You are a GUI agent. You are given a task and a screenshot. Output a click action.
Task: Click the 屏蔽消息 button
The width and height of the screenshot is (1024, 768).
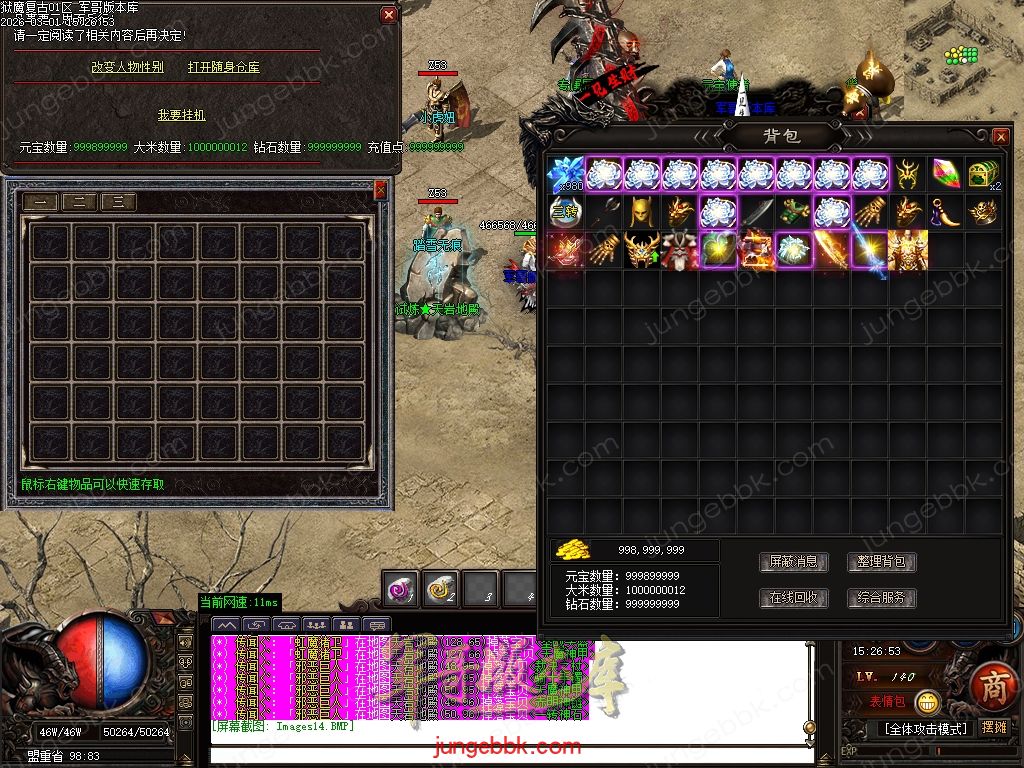tap(793, 562)
